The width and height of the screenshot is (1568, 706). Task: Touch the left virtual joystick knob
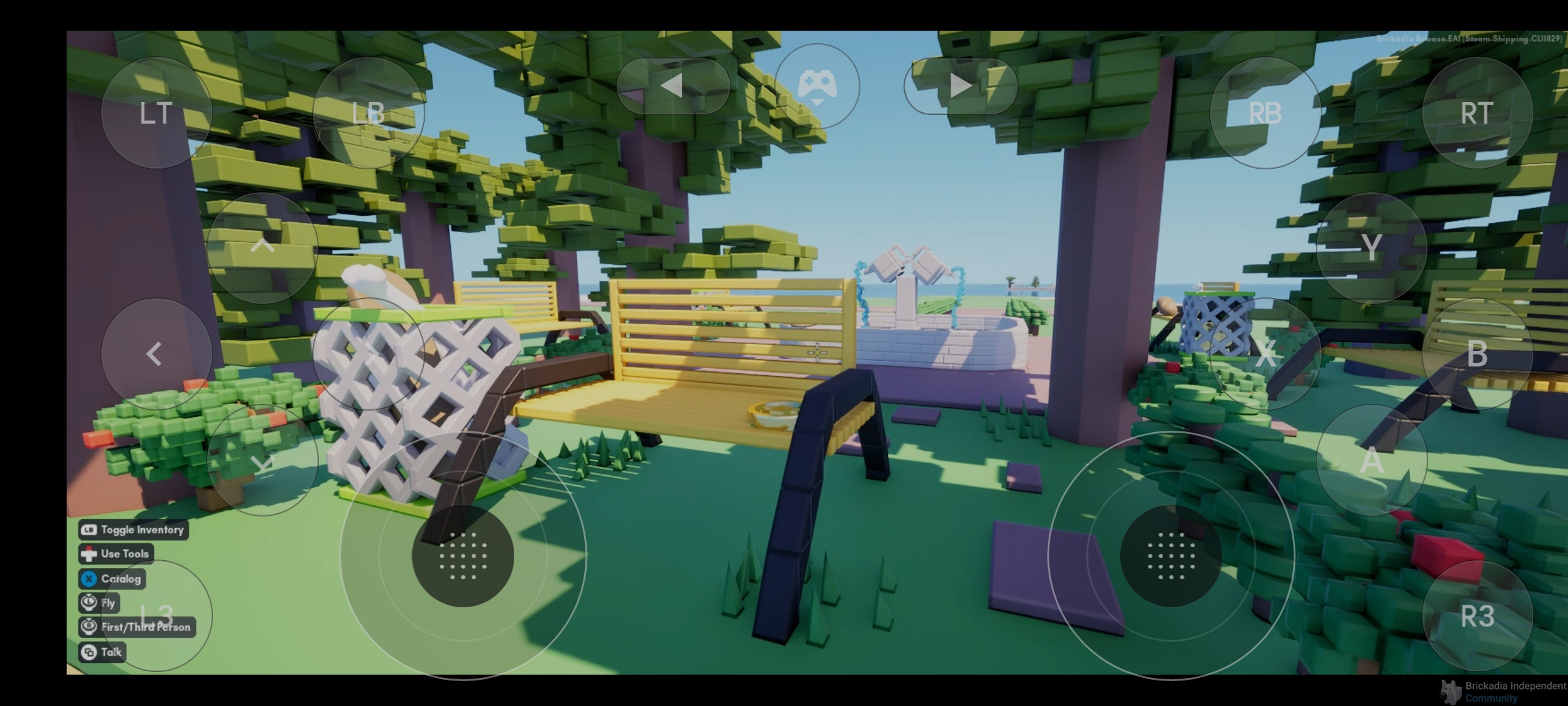(463, 556)
